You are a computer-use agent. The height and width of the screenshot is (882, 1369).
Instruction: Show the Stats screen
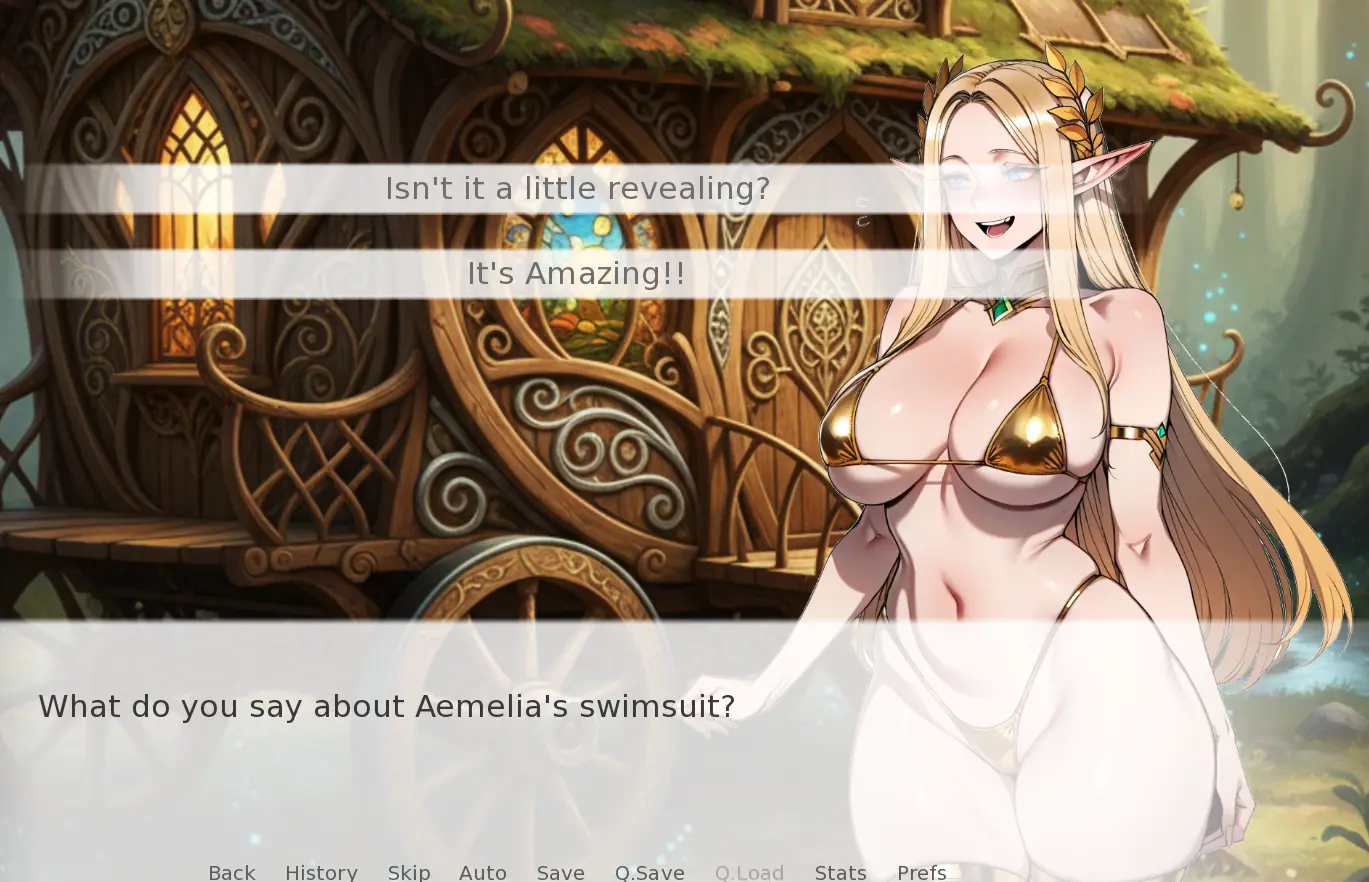(841, 872)
